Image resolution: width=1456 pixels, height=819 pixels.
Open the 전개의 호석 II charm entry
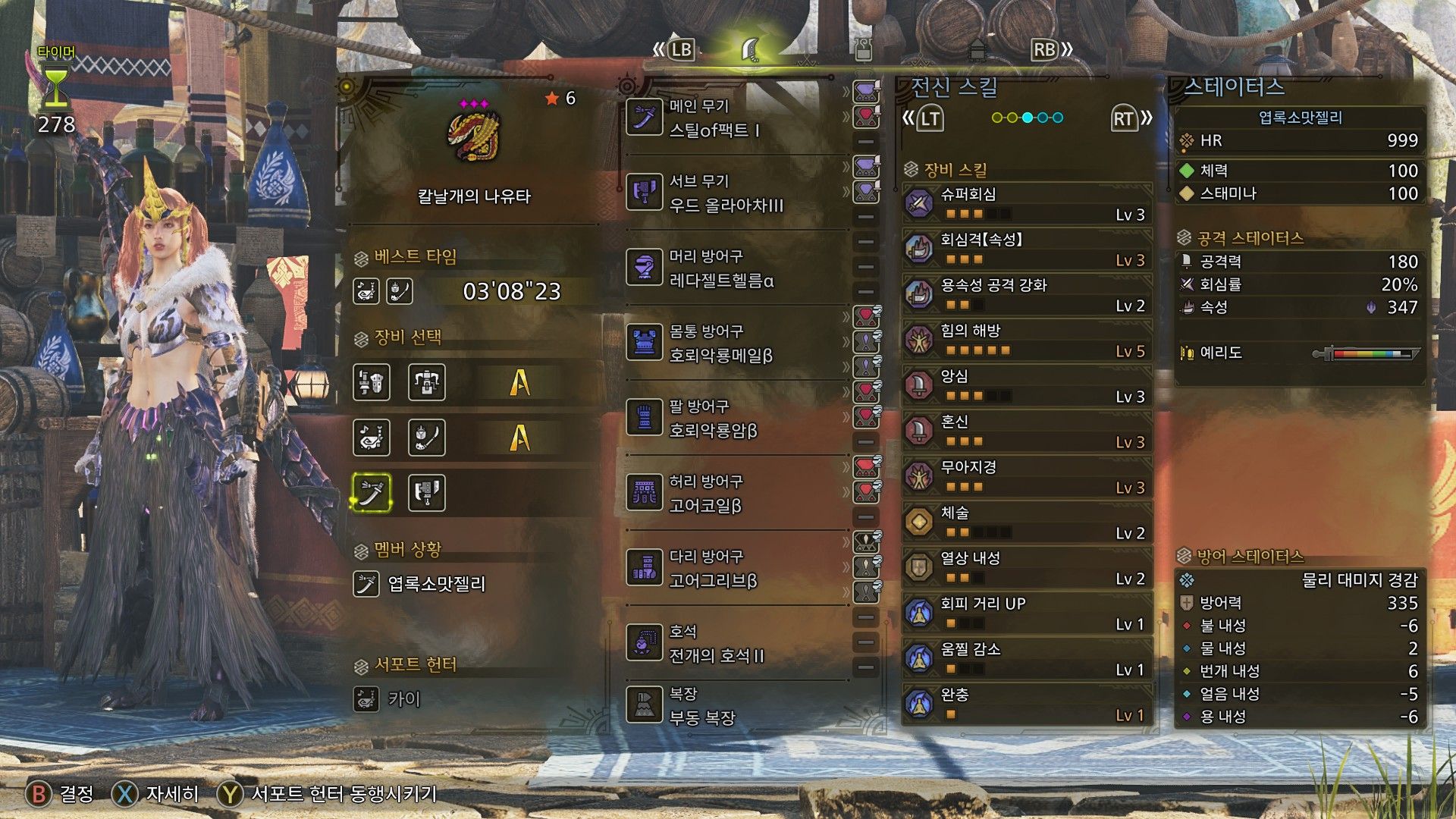(728, 645)
